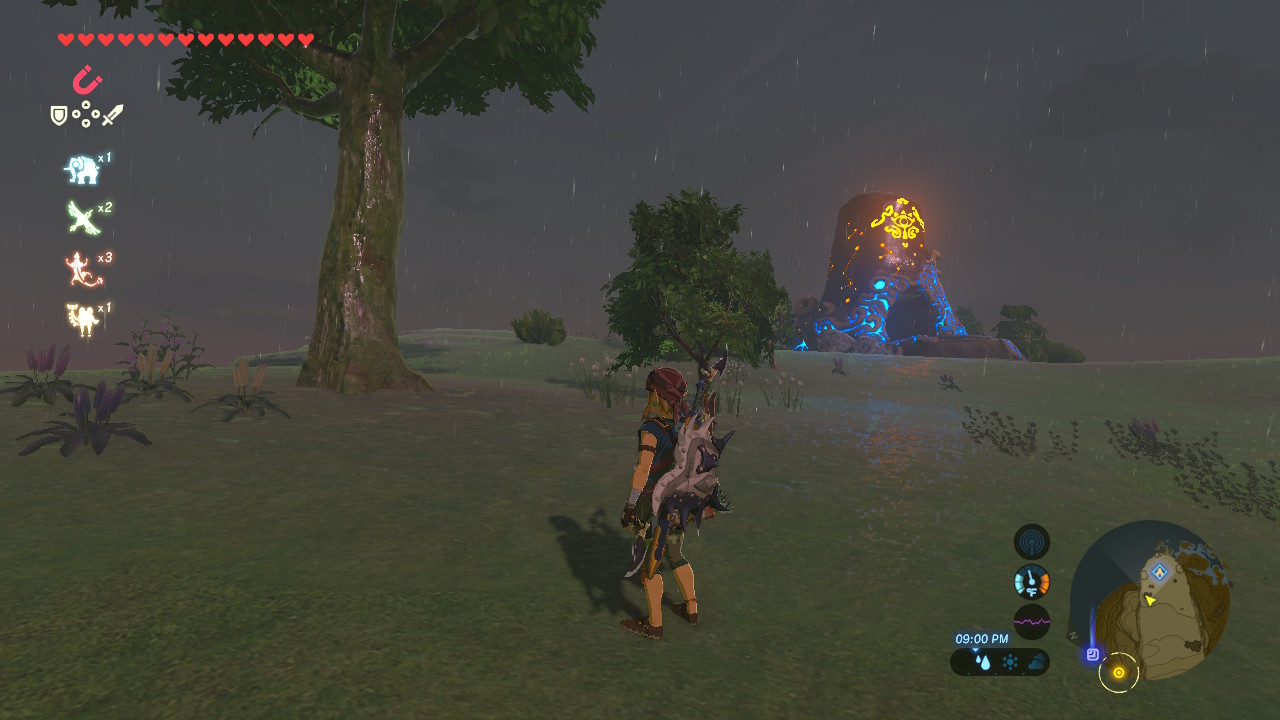Open the circular minimap

tap(1150, 600)
